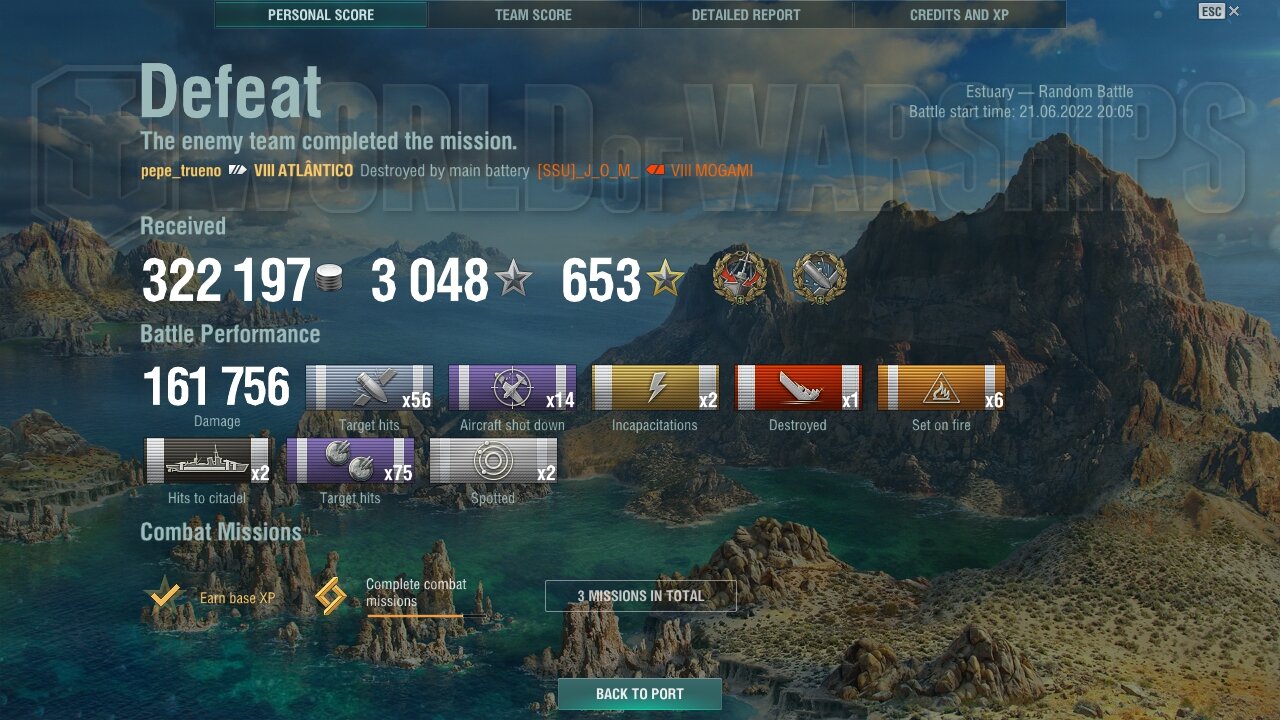
Task: Open the Detailed Report tab
Action: [746, 15]
